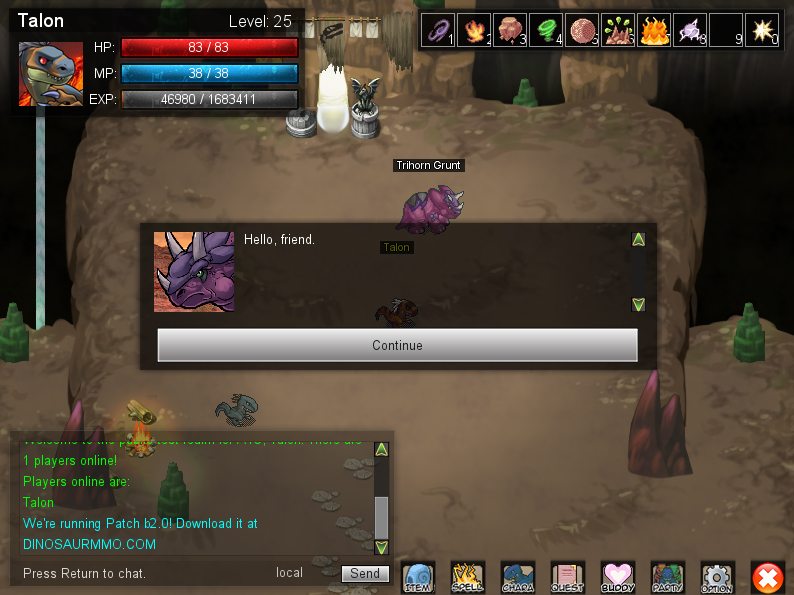Open the Item inventory menu
Image resolution: width=794 pixels, height=595 pixels.
click(x=418, y=577)
